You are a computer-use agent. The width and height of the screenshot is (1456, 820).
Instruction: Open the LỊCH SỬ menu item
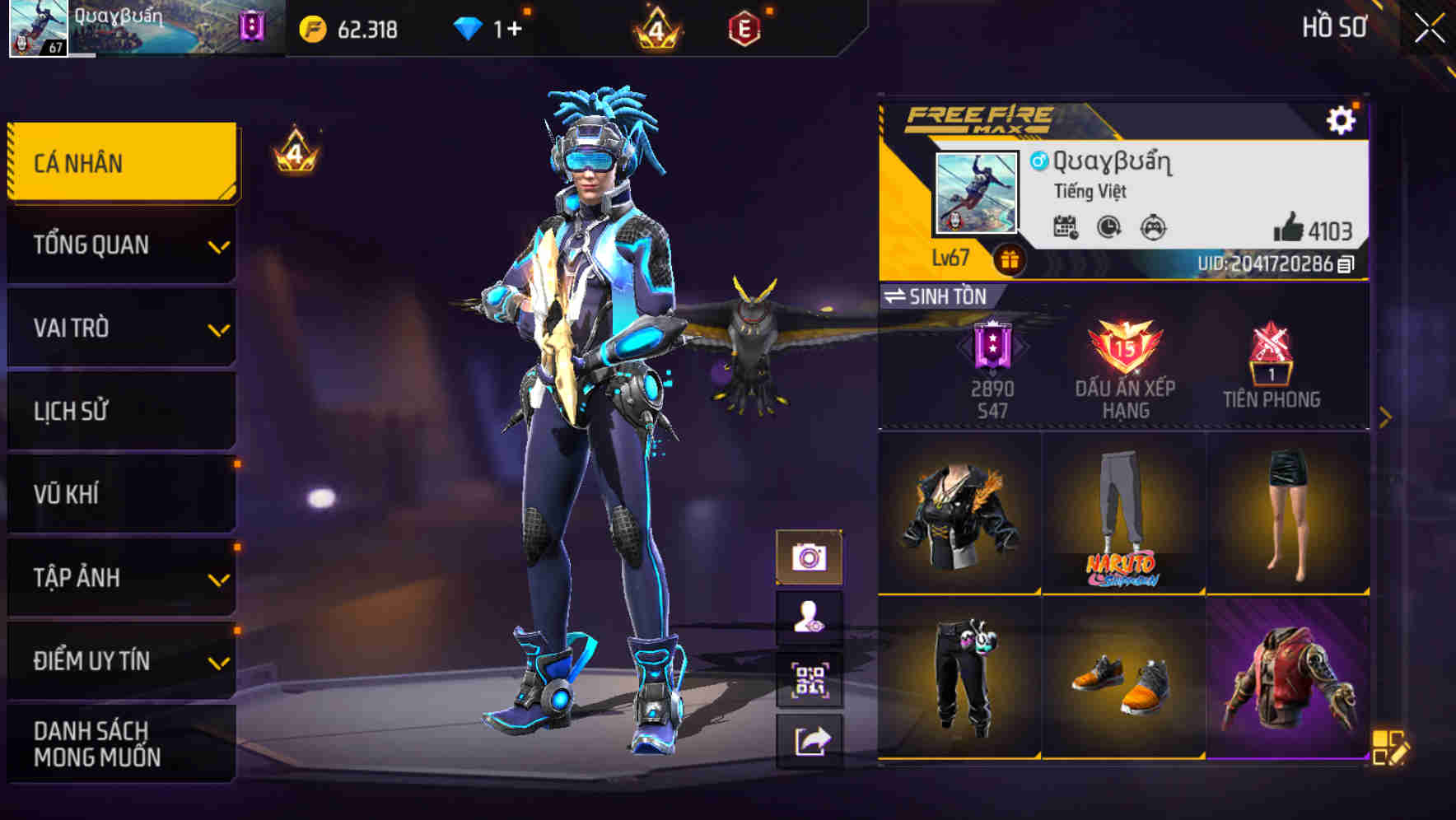pyautogui.click(x=120, y=411)
